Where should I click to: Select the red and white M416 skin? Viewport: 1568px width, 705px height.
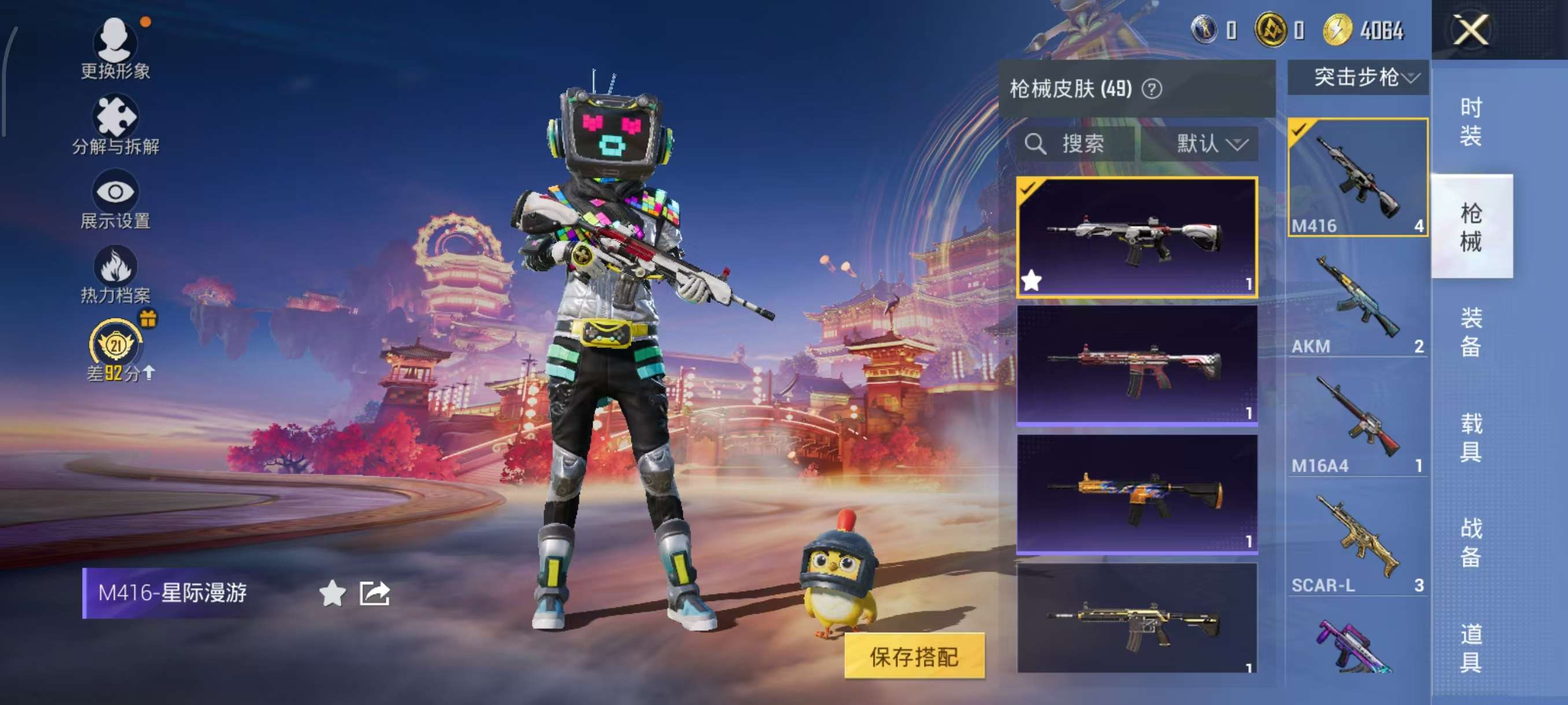(x=1137, y=365)
